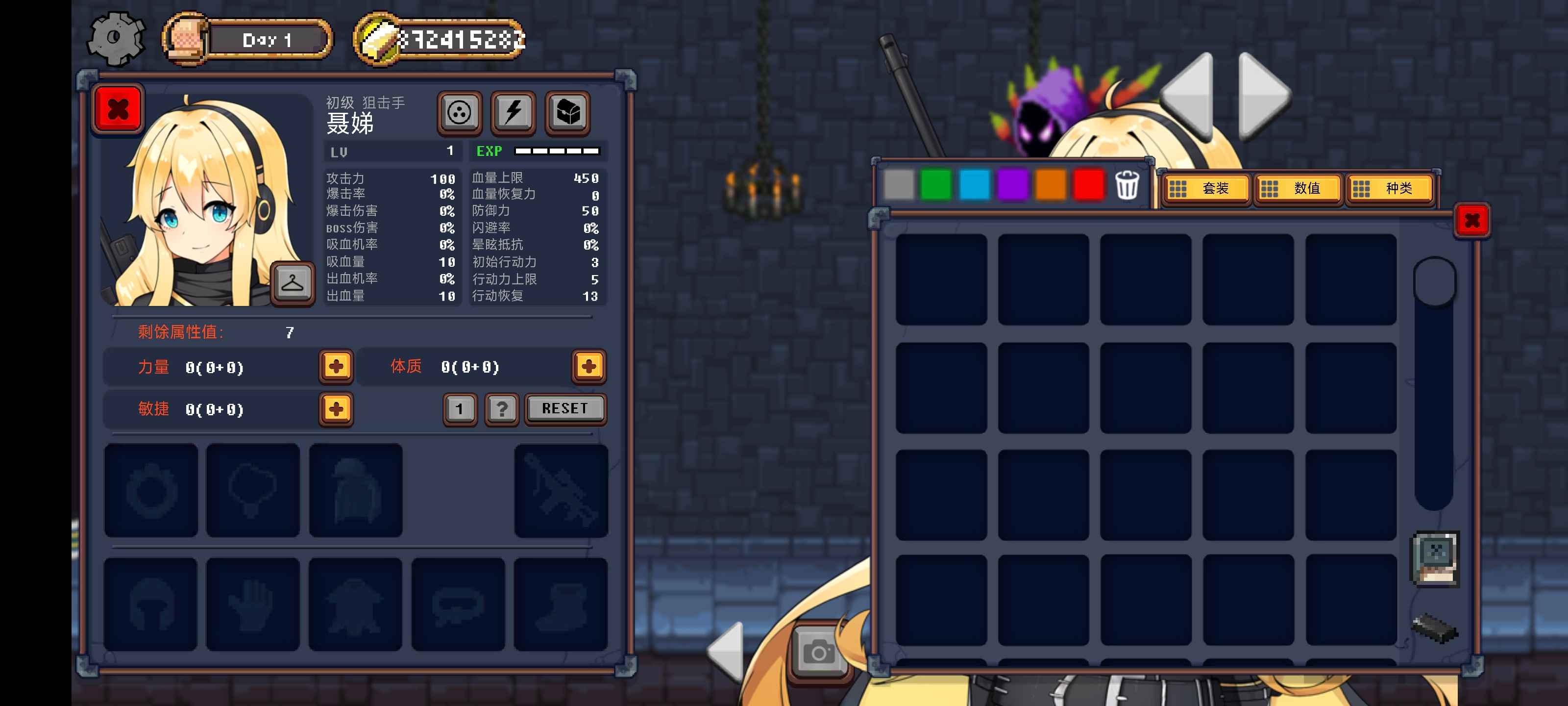Open the costume hanger button

292,283
